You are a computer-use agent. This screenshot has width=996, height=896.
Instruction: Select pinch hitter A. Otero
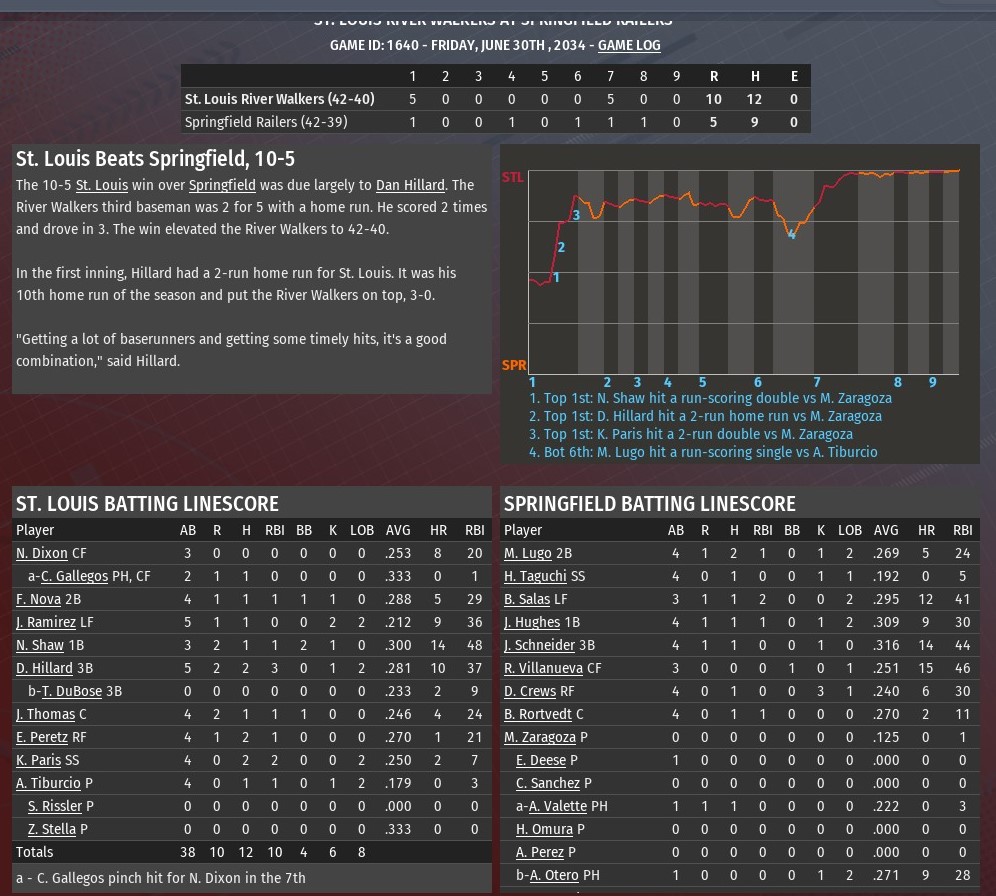555,875
